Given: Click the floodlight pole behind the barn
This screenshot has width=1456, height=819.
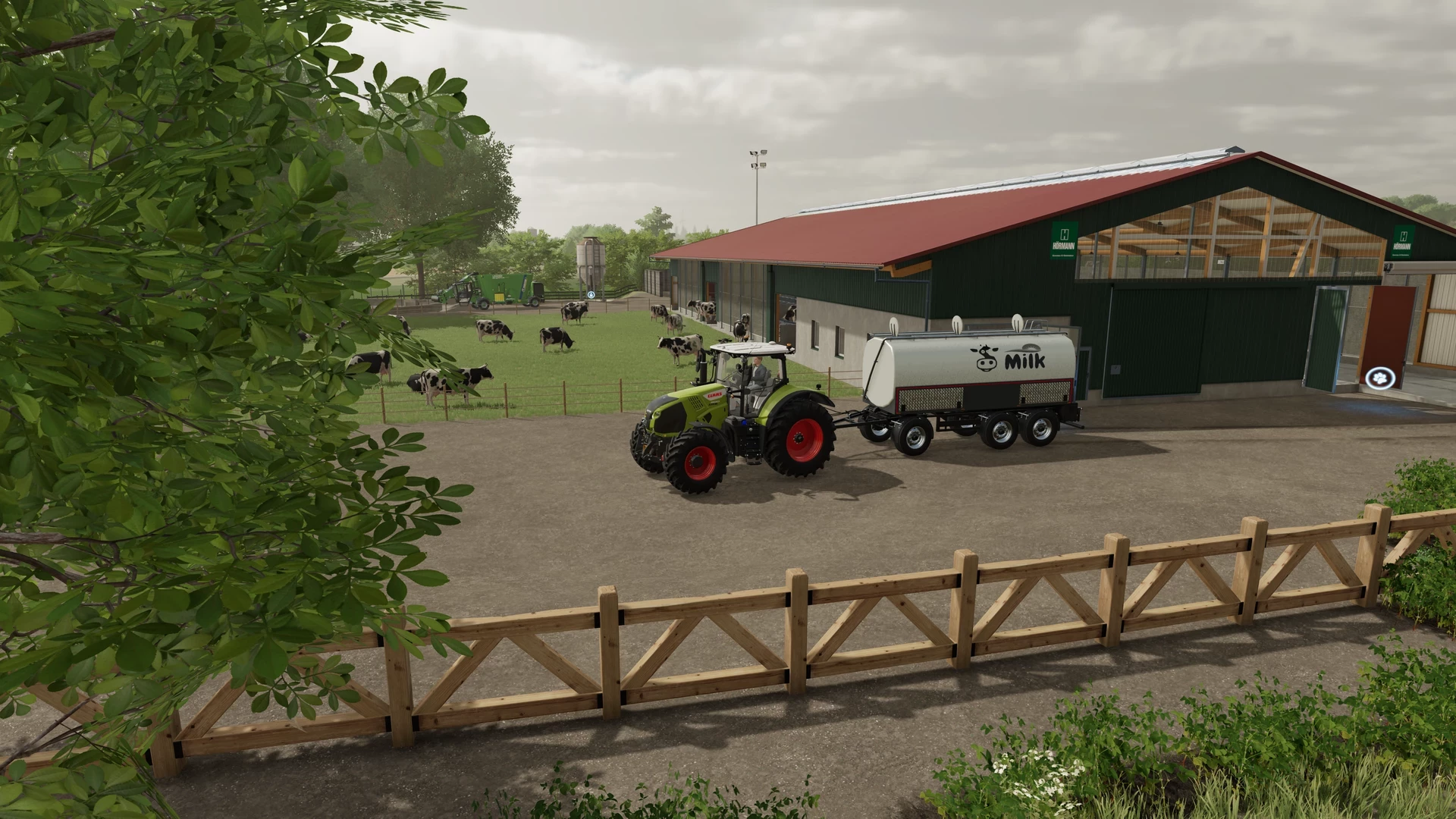Looking at the screenshot, I should click(x=758, y=163).
